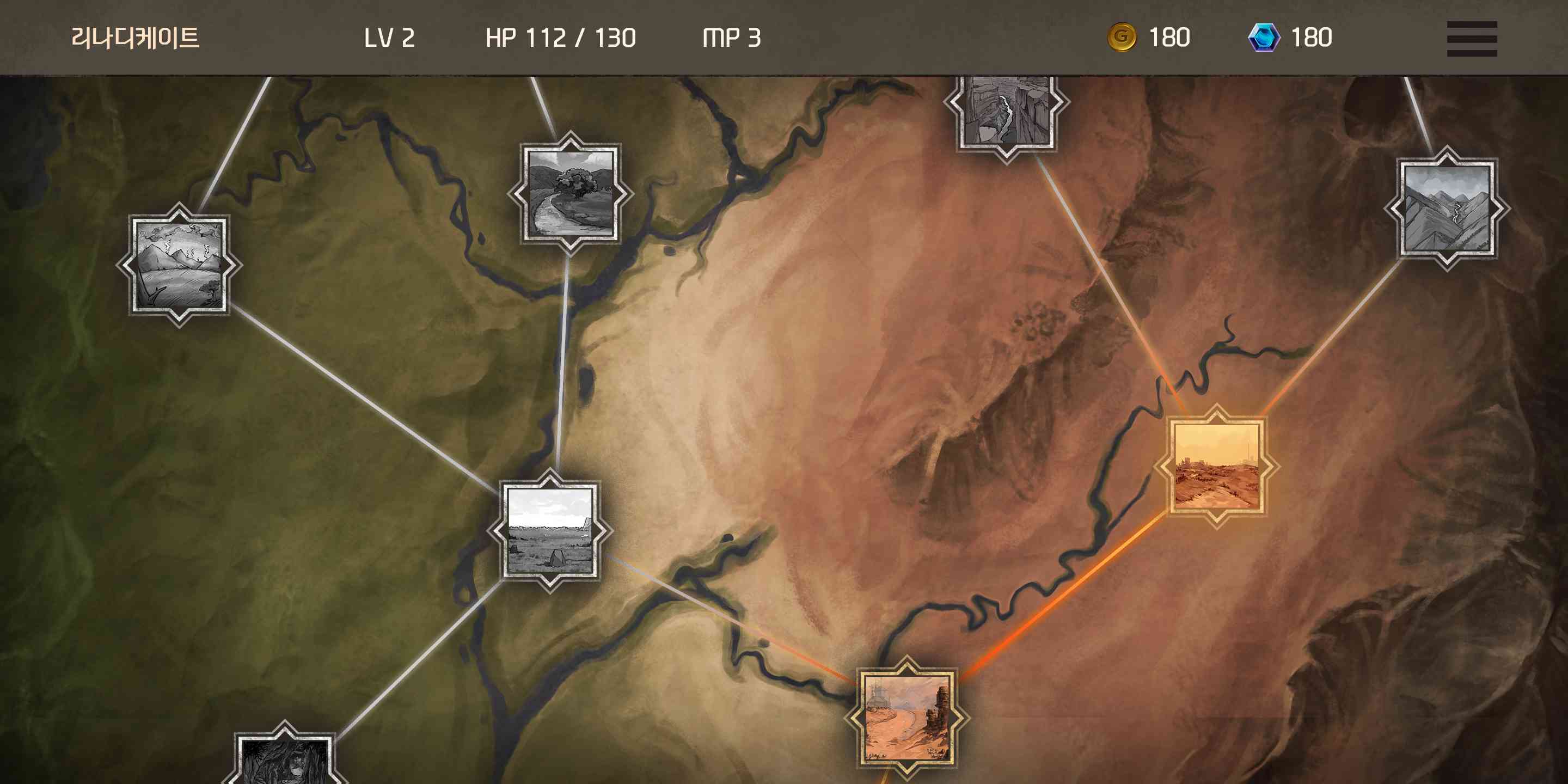Select the grey open plains node
Screen dimensions: 1568x784
click(x=550, y=530)
